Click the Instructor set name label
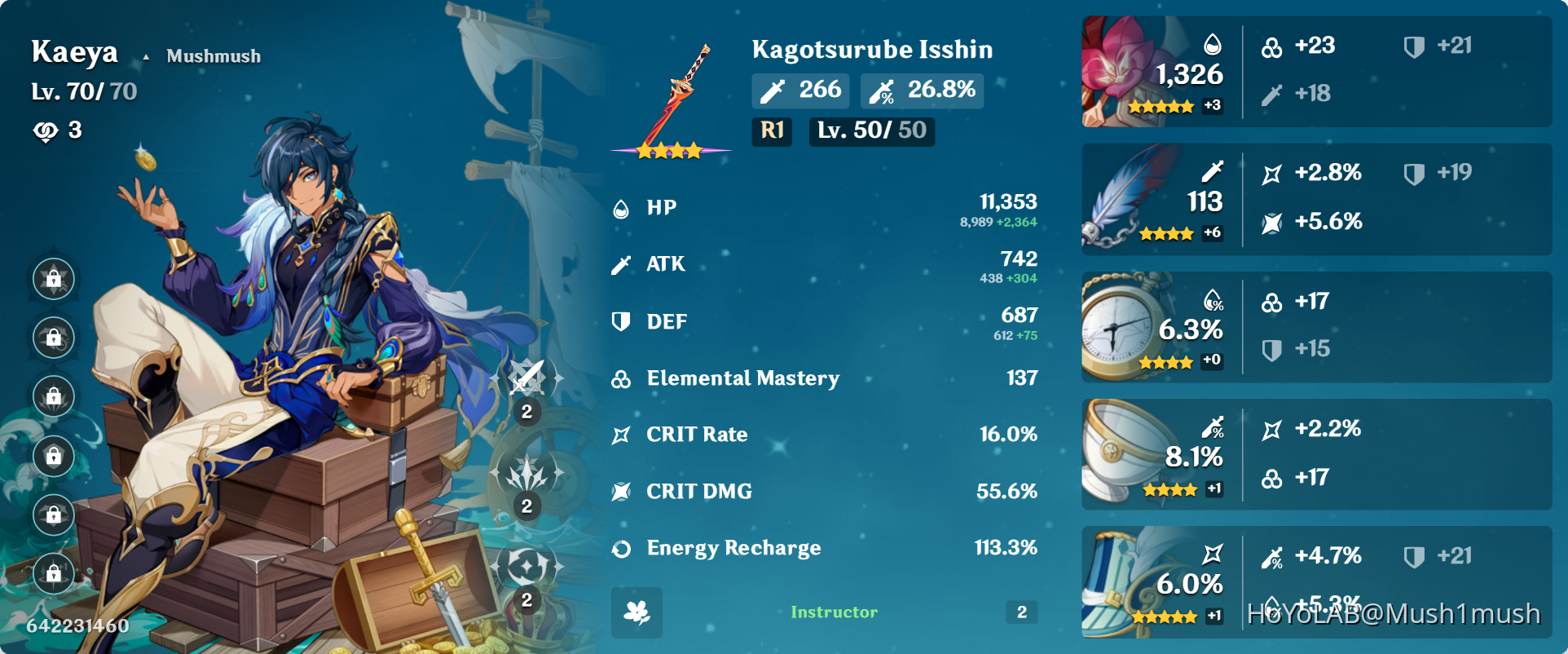 coord(833,612)
